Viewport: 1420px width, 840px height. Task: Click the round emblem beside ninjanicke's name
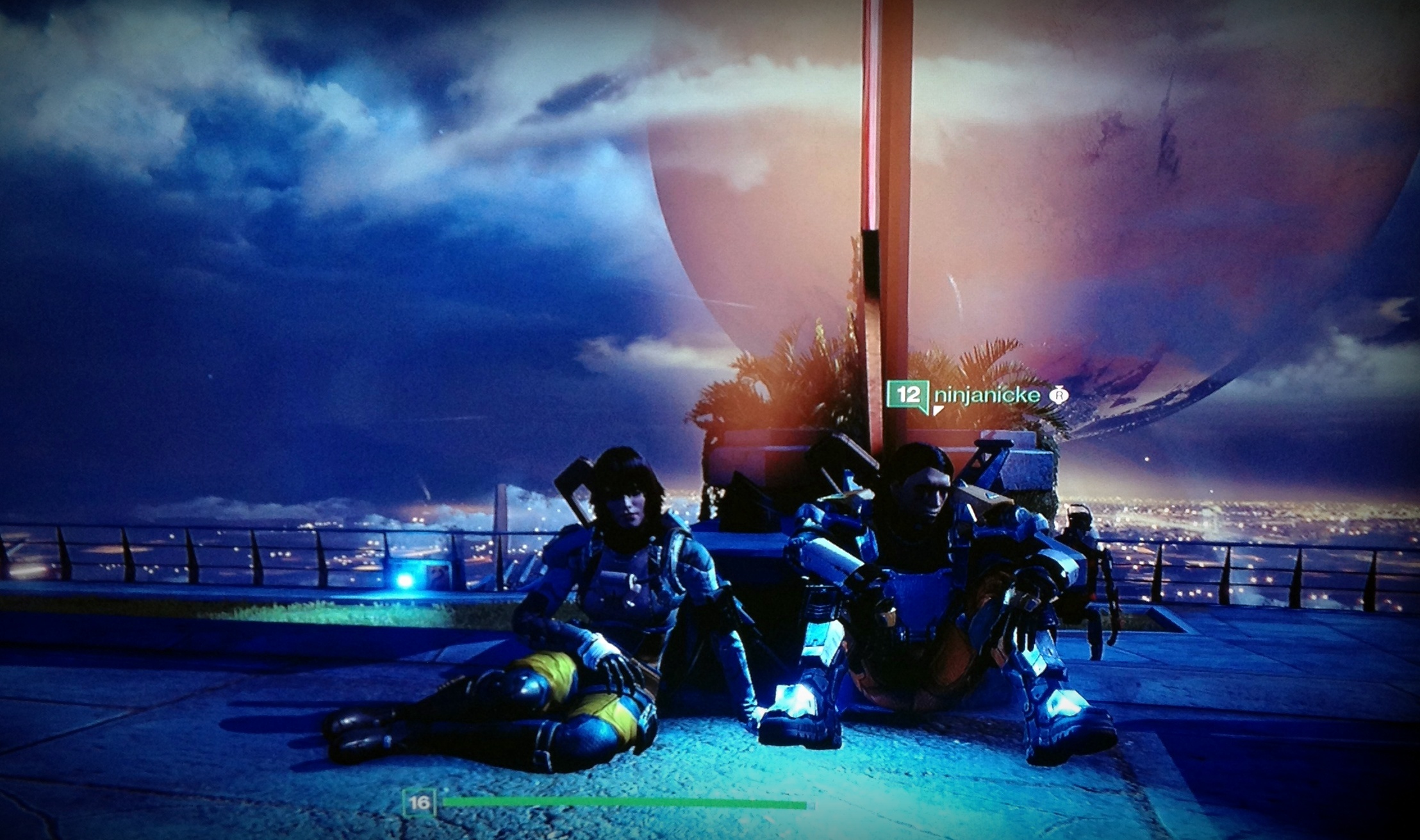(1058, 395)
